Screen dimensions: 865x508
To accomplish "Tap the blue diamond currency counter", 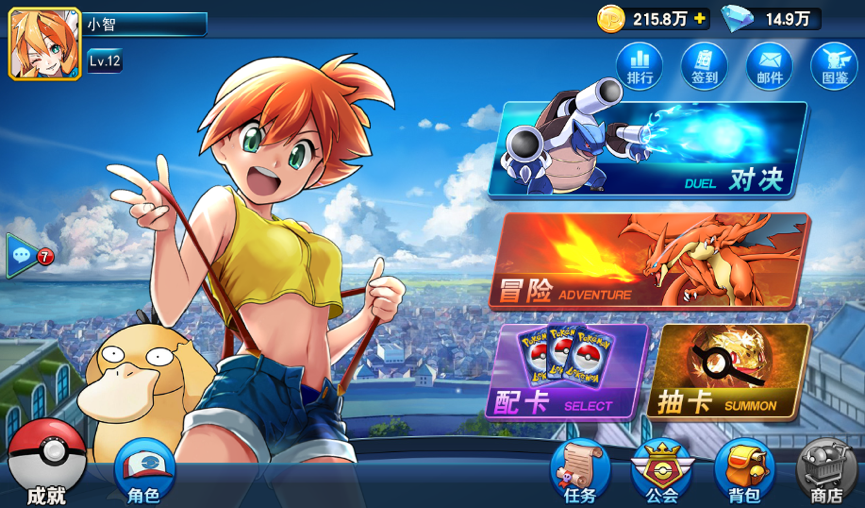I will coord(772,18).
